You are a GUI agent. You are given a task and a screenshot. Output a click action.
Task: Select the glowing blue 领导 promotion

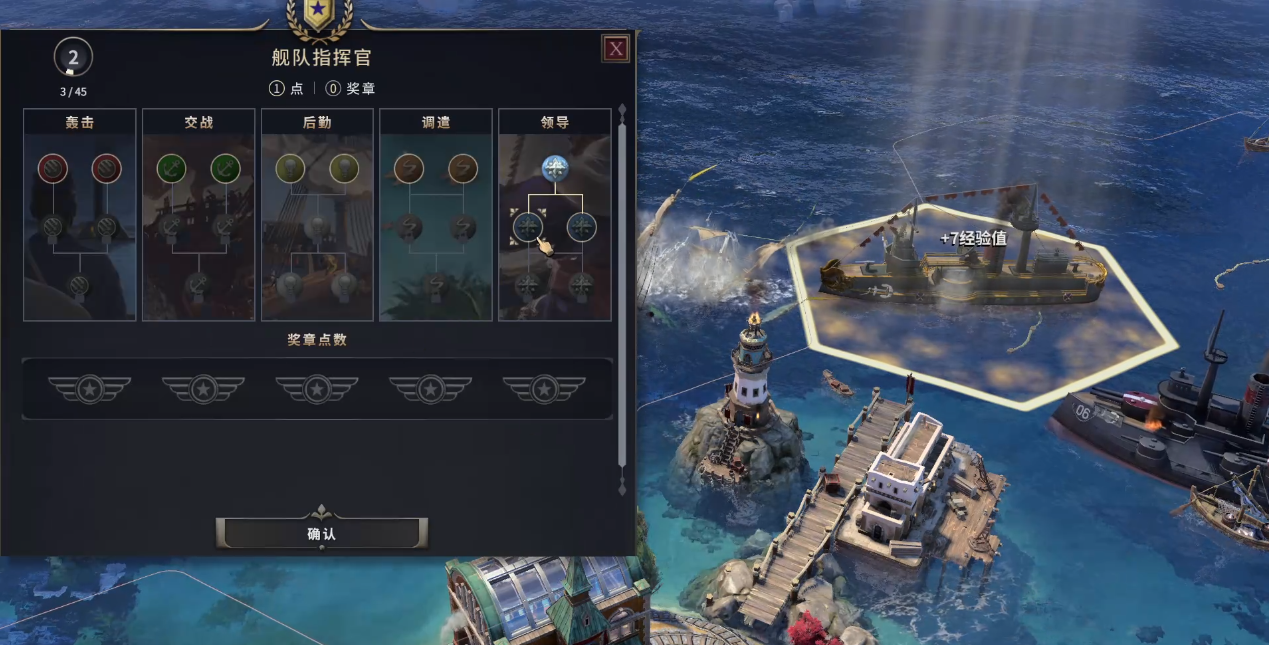[x=555, y=168]
